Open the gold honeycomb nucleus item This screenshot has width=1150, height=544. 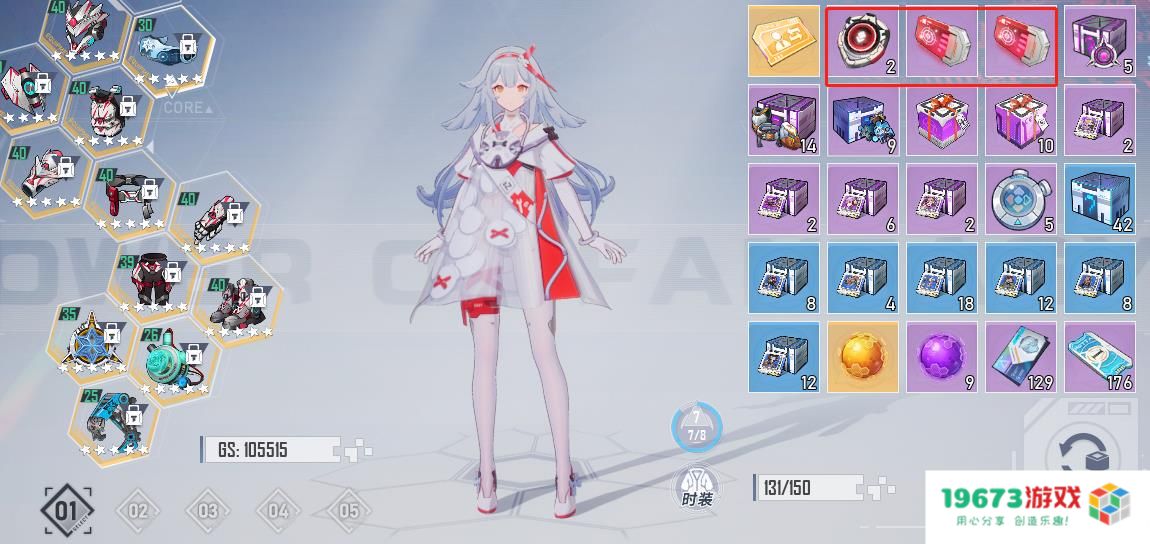[x=862, y=356]
